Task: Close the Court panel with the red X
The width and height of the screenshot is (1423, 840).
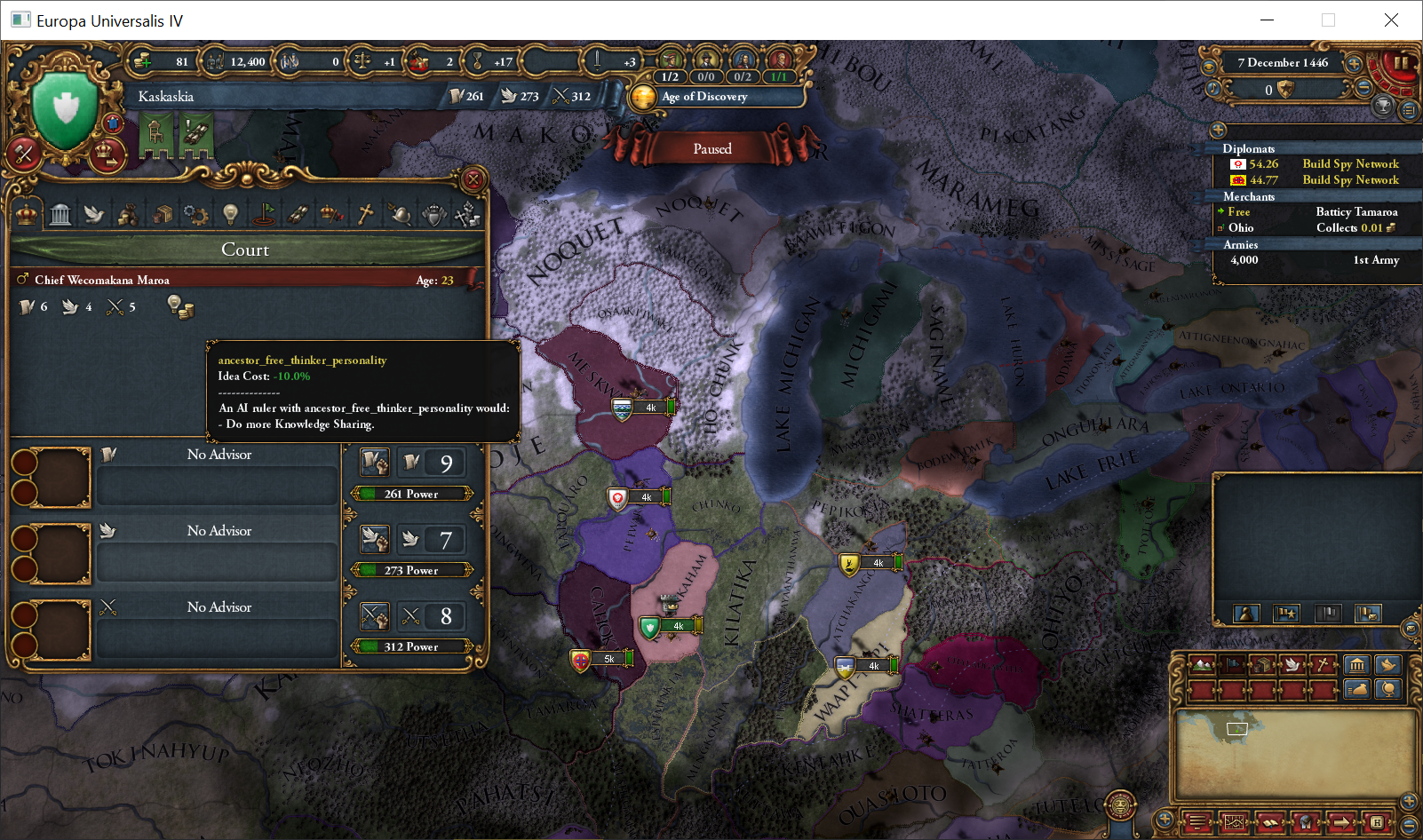Action: pos(473,179)
